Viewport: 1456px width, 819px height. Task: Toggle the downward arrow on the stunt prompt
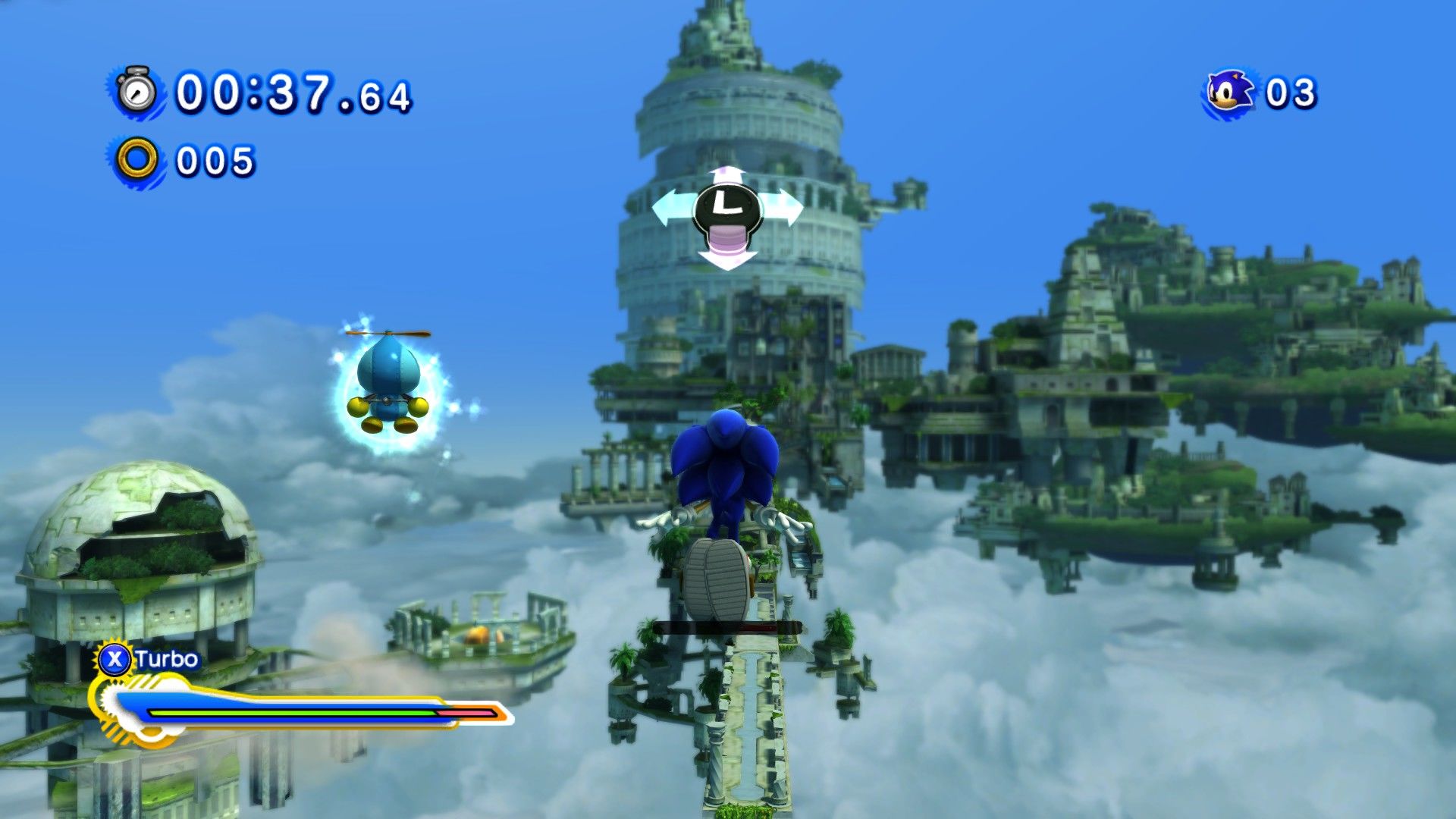pos(726,262)
